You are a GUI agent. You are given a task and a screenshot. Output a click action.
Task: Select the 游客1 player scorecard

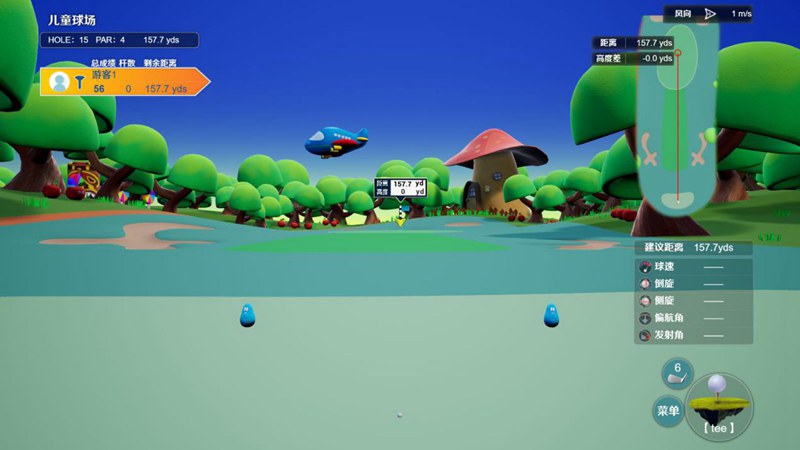click(125, 82)
